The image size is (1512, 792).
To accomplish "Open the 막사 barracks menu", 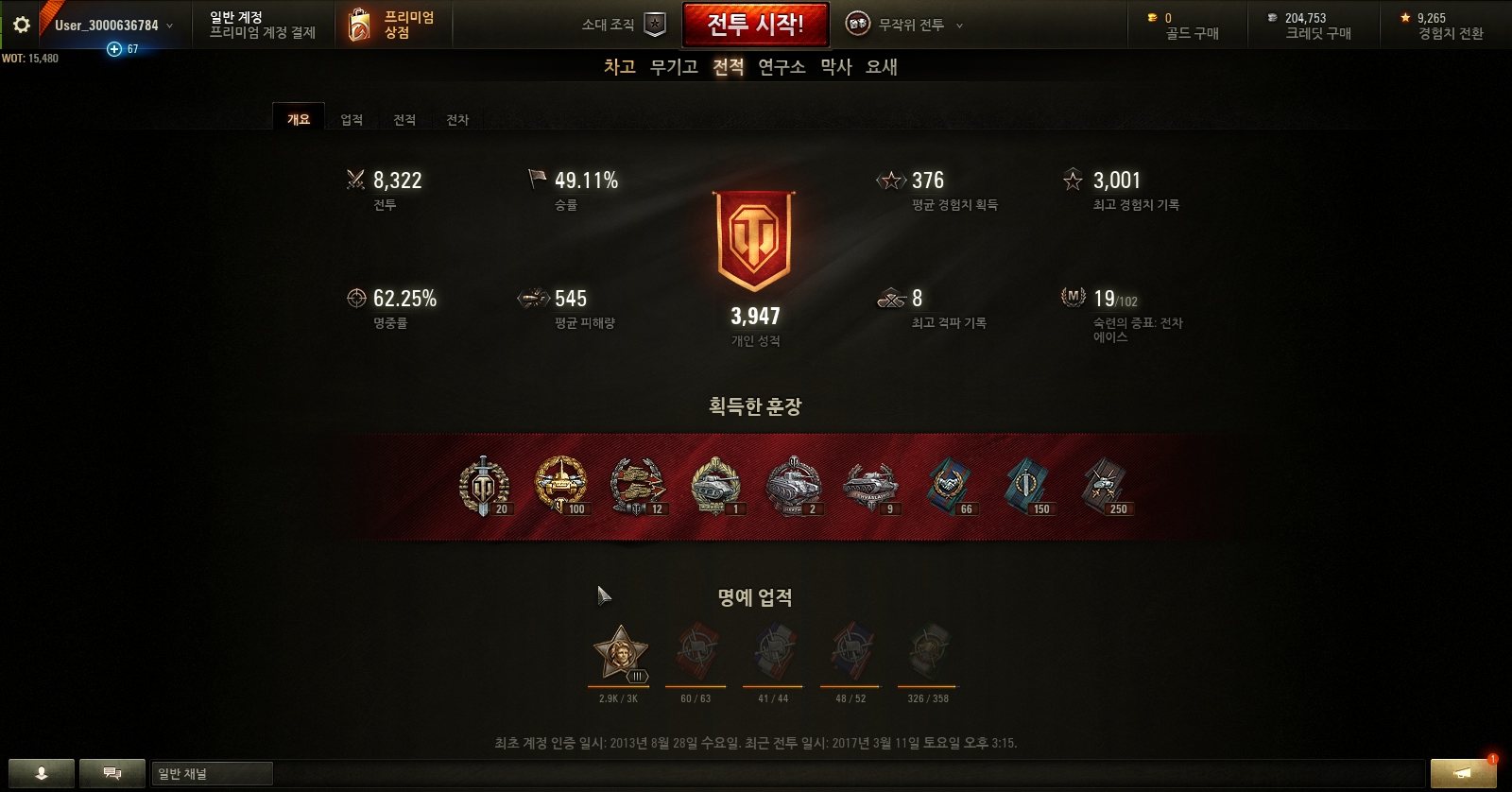I will pyautogui.click(x=836, y=67).
